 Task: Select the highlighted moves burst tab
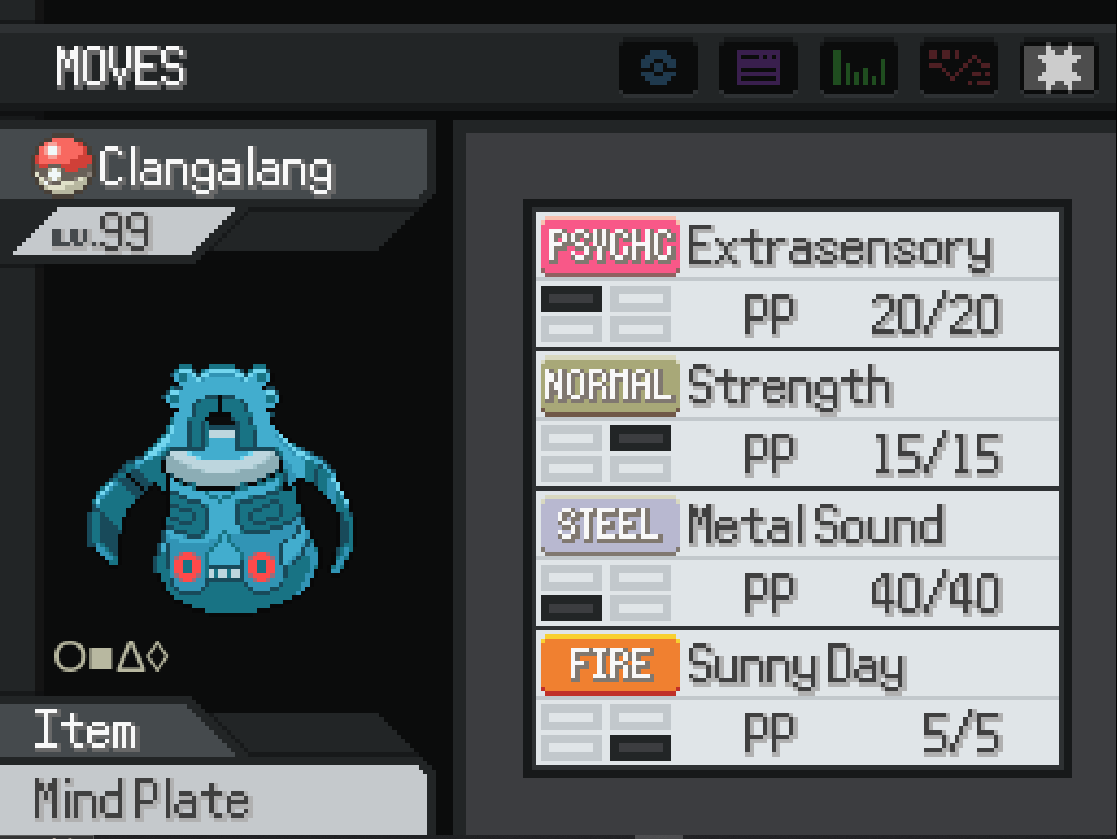1058,68
